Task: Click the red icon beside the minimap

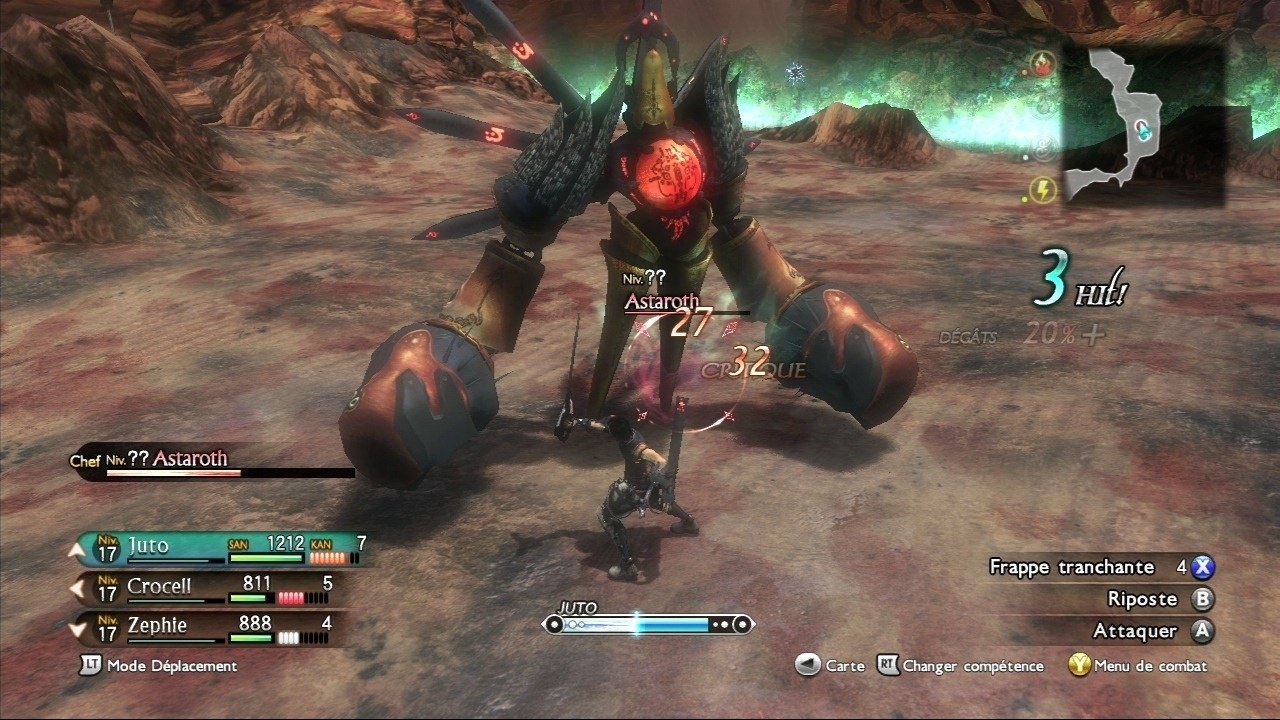Action: (x=1045, y=64)
